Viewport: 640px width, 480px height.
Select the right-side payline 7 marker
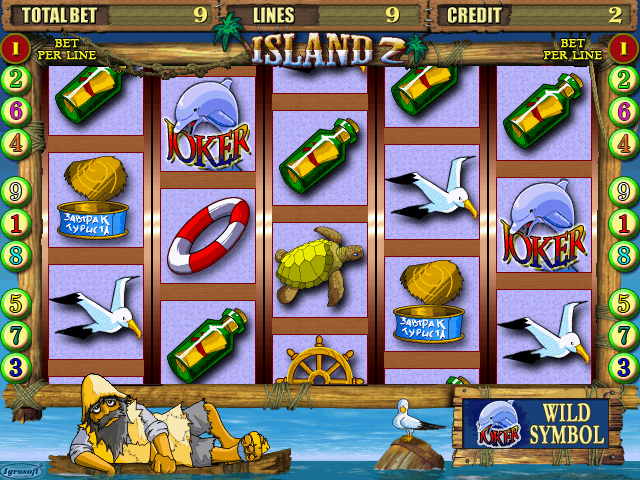[625, 334]
